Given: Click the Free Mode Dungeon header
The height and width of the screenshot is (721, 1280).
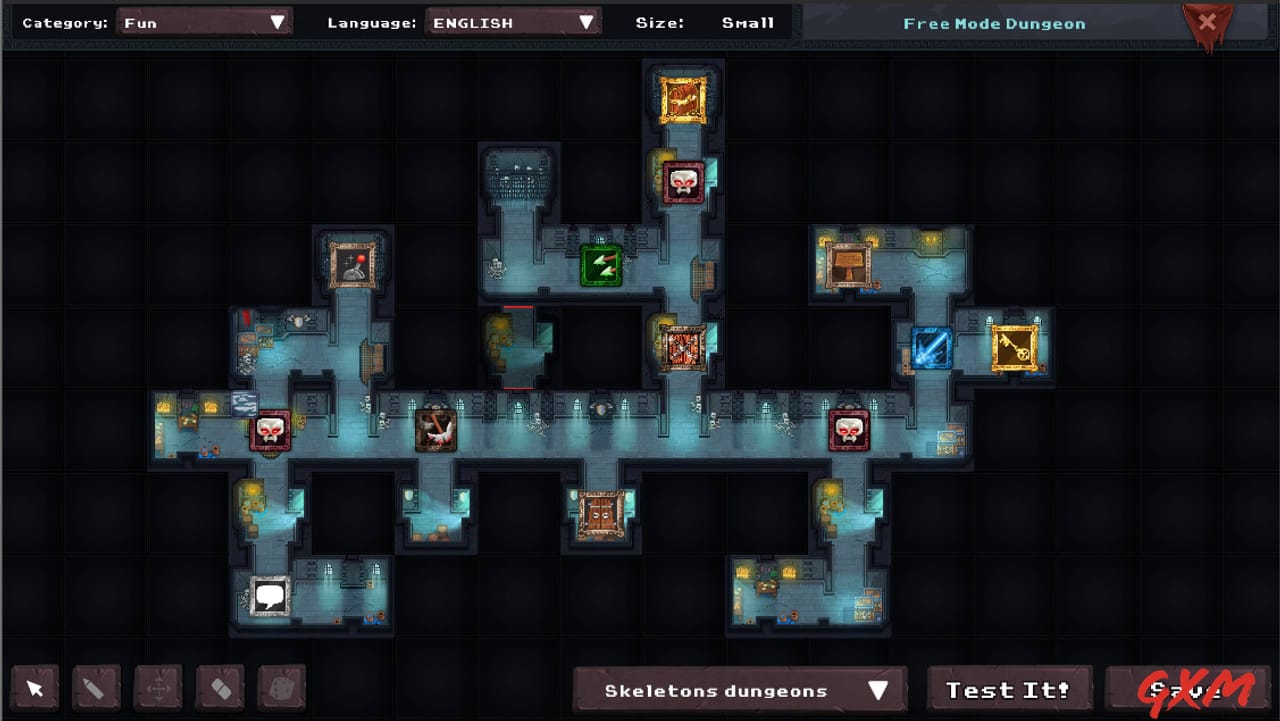Looking at the screenshot, I should pyautogui.click(x=994, y=23).
